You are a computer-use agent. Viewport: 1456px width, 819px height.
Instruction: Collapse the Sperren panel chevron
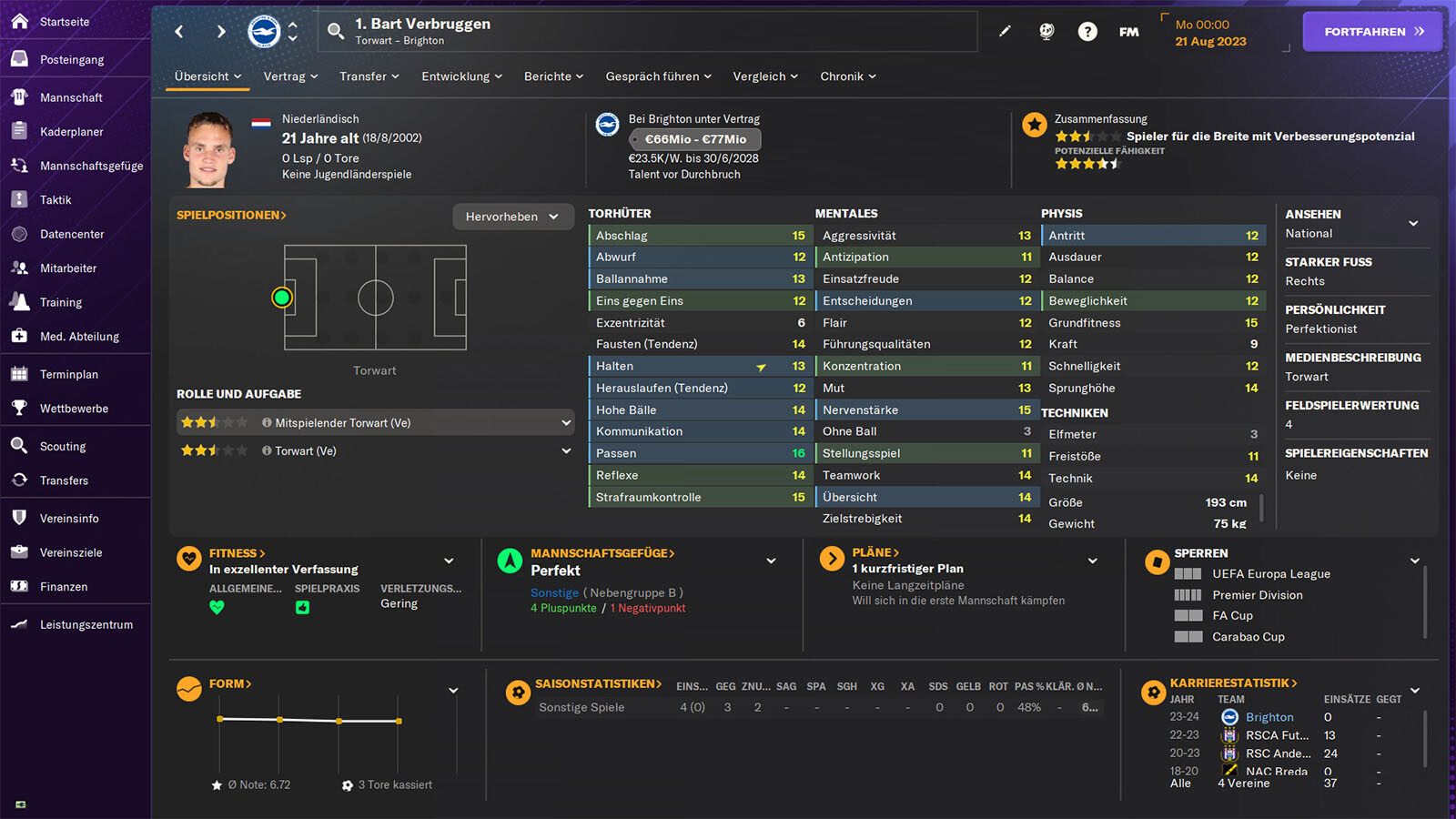tap(1413, 559)
